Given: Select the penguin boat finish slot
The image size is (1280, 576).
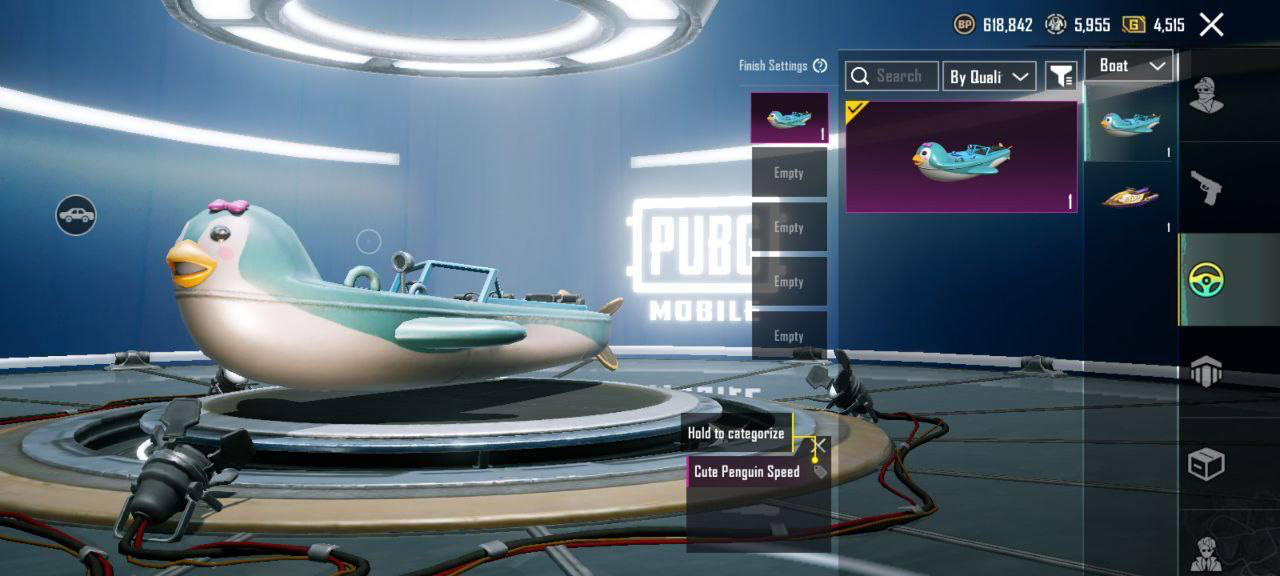Looking at the screenshot, I should click(789, 118).
